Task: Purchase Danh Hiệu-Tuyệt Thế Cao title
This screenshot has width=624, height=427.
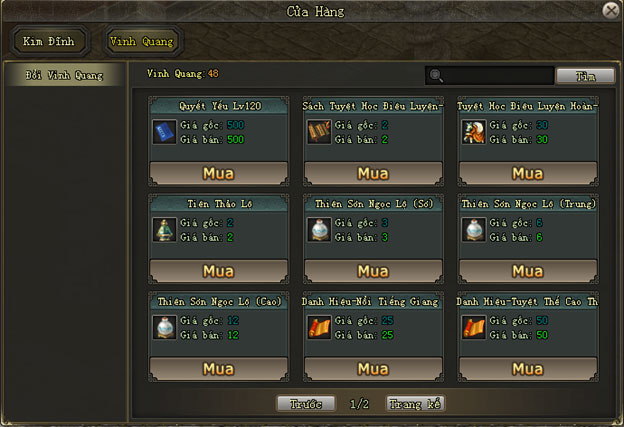Action: (x=527, y=369)
